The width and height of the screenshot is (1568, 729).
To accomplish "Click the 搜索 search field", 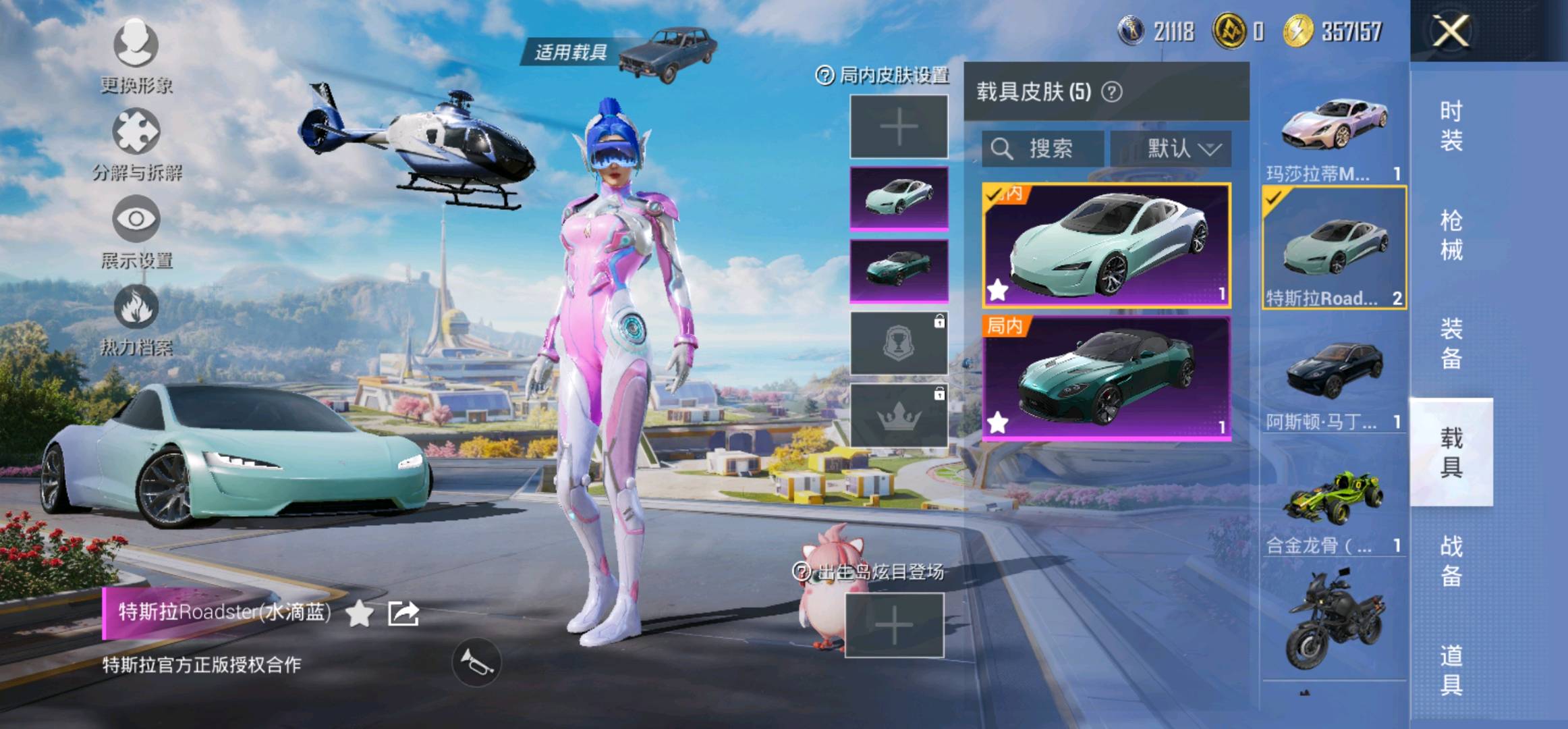I will pyautogui.click(x=1043, y=148).
